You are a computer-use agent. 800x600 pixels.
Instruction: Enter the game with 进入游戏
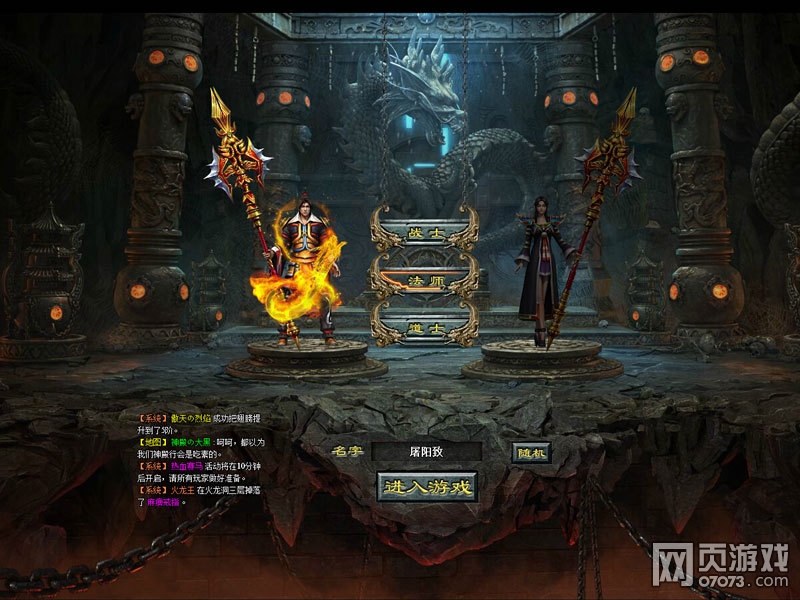(x=427, y=487)
